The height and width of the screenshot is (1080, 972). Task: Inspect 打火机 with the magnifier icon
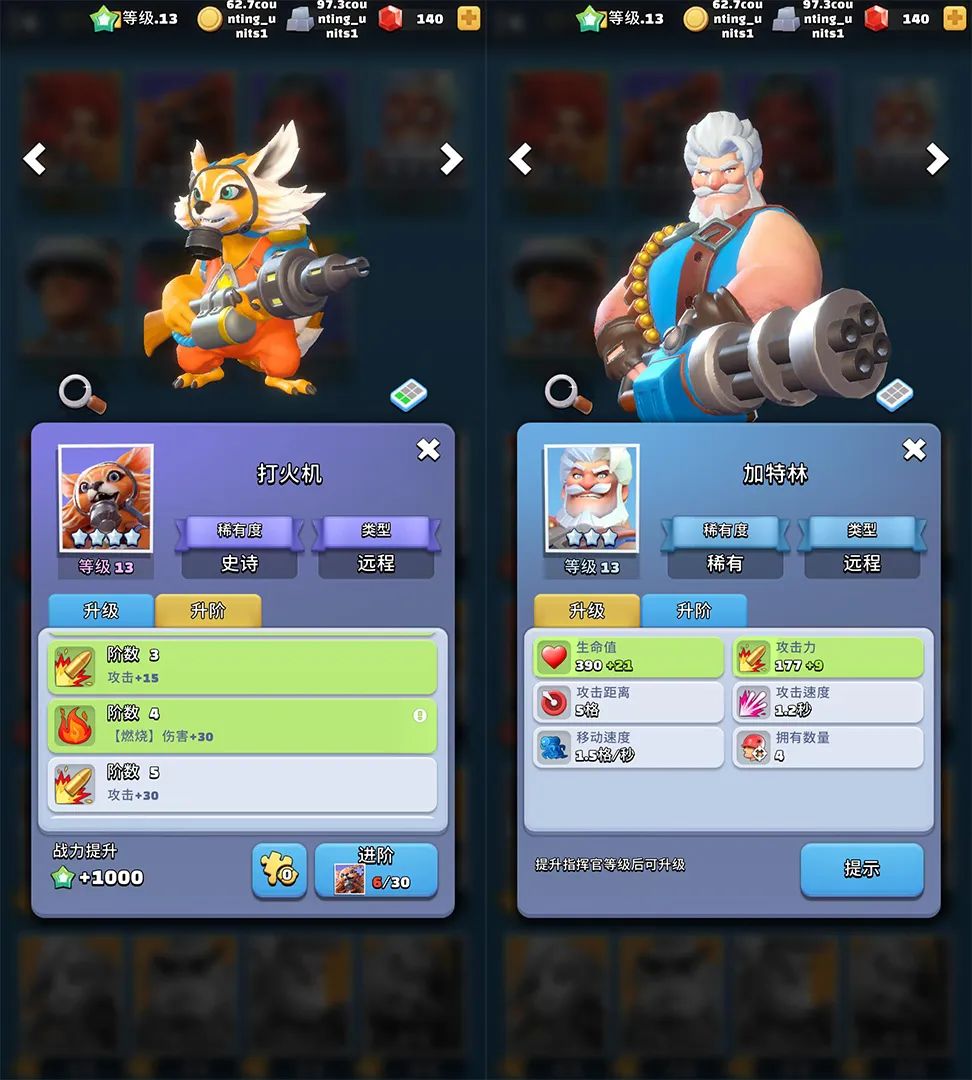(80, 393)
